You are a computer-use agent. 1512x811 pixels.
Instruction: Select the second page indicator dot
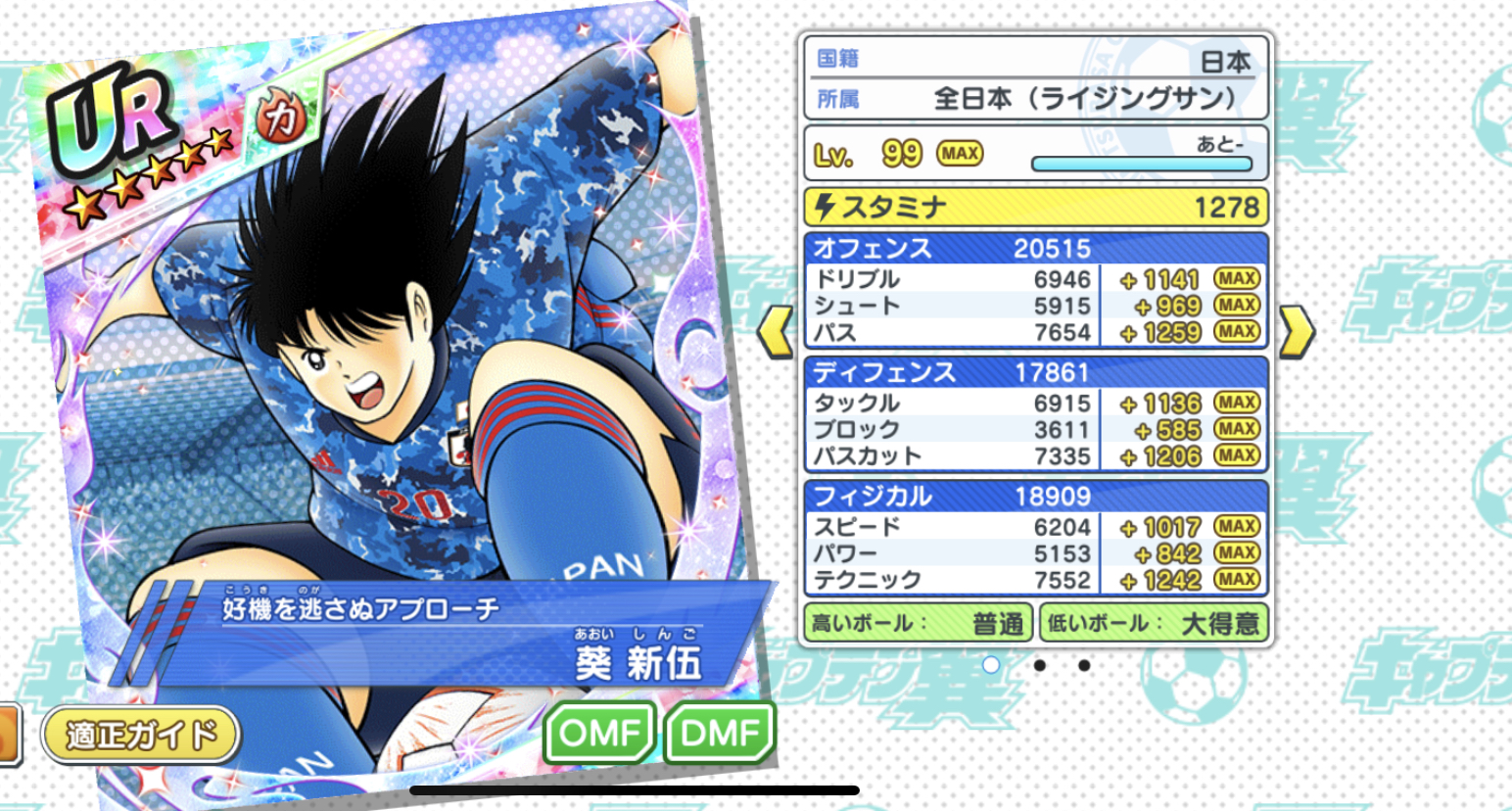[1040, 666]
